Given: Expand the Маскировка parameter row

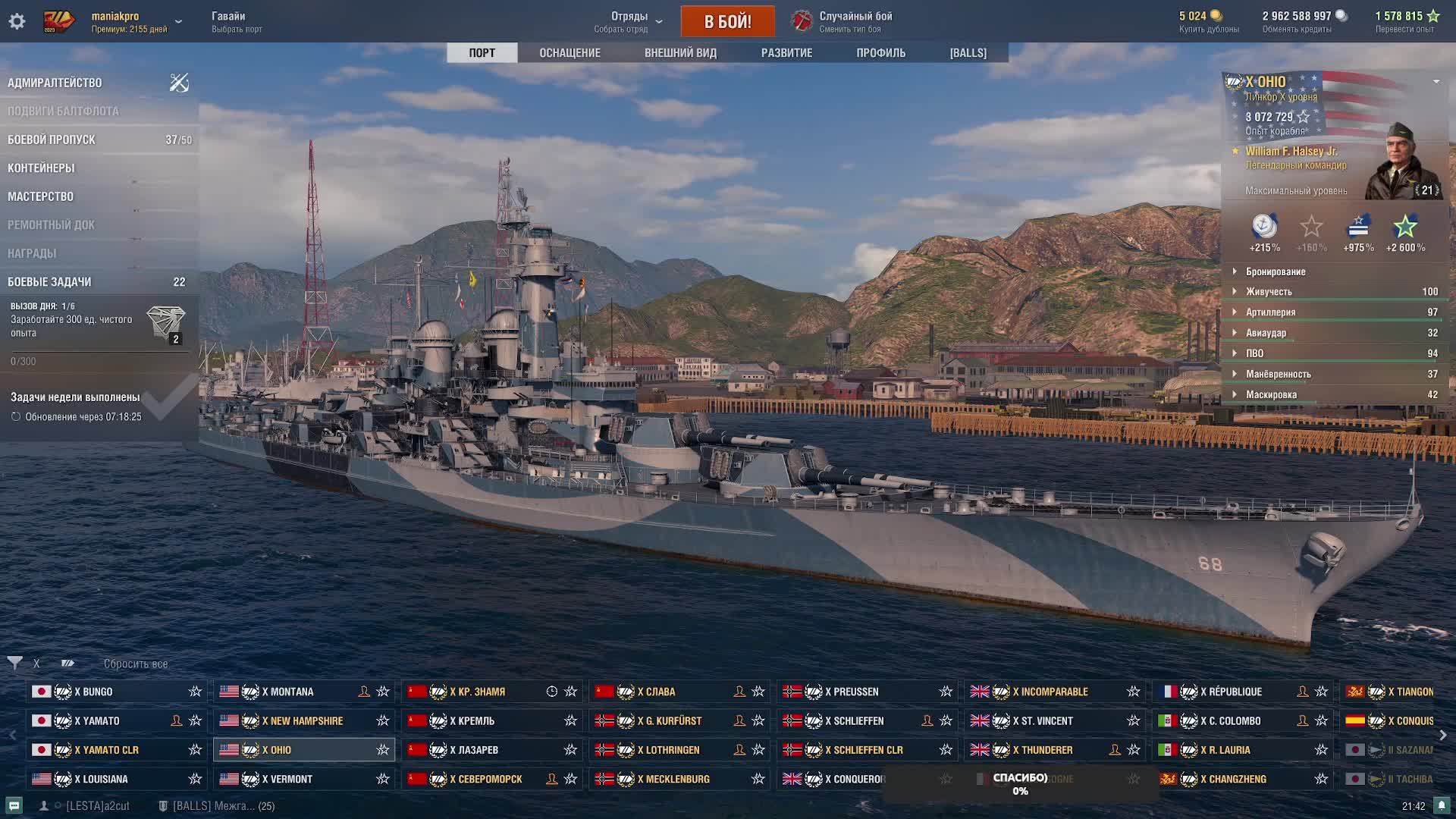Looking at the screenshot, I should 1271,395.
